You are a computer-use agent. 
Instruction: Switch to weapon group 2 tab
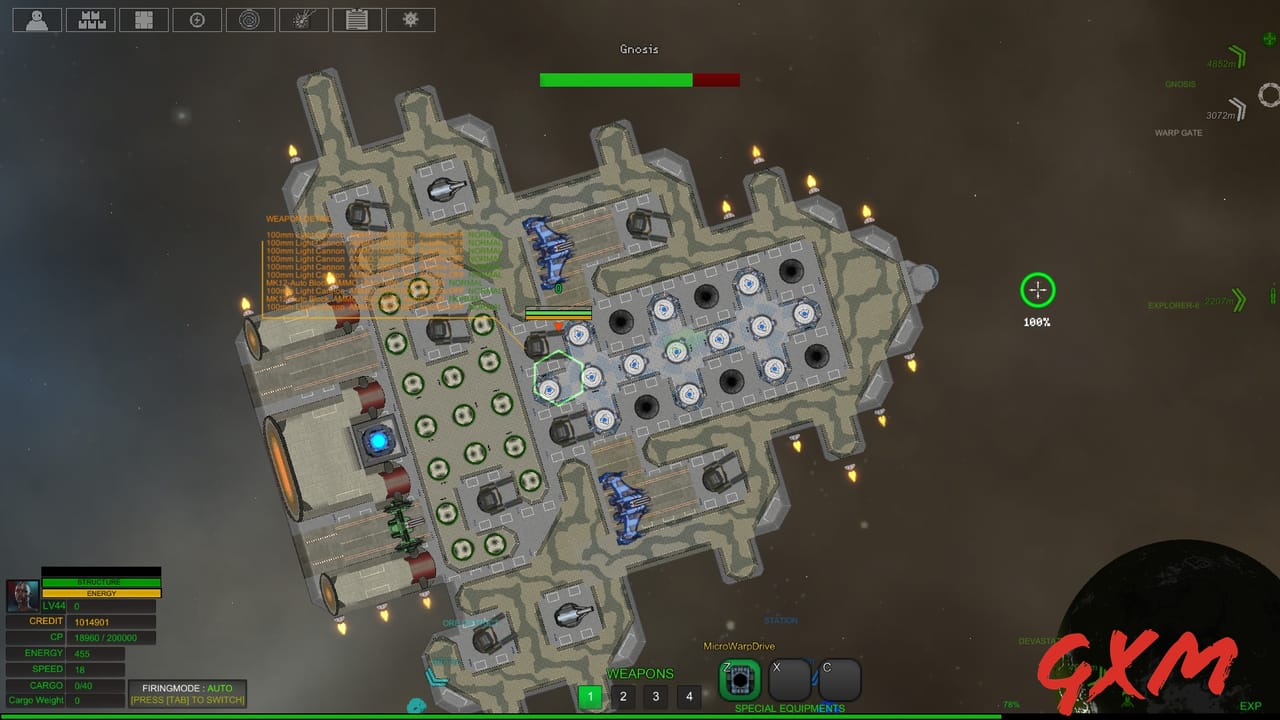[622, 695]
